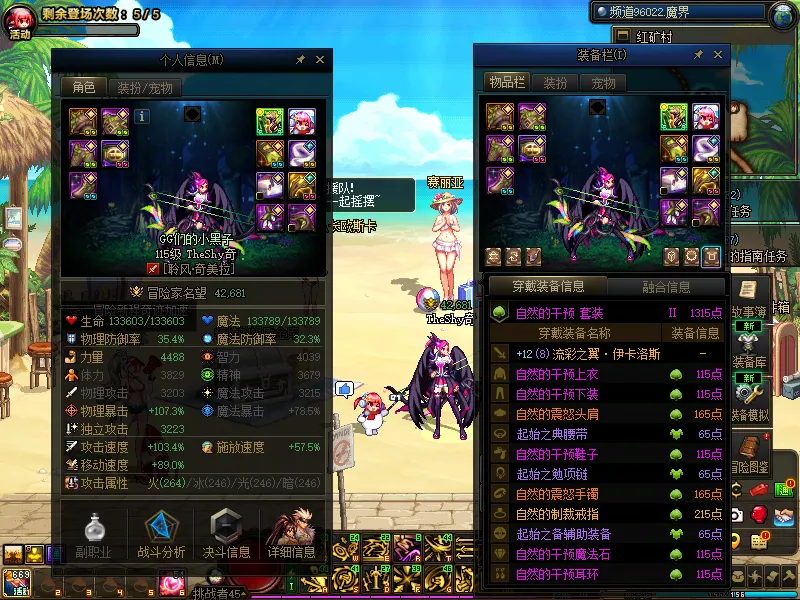Open 详细信息 detailed stats
800x600 pixels.
coord(292,533)
